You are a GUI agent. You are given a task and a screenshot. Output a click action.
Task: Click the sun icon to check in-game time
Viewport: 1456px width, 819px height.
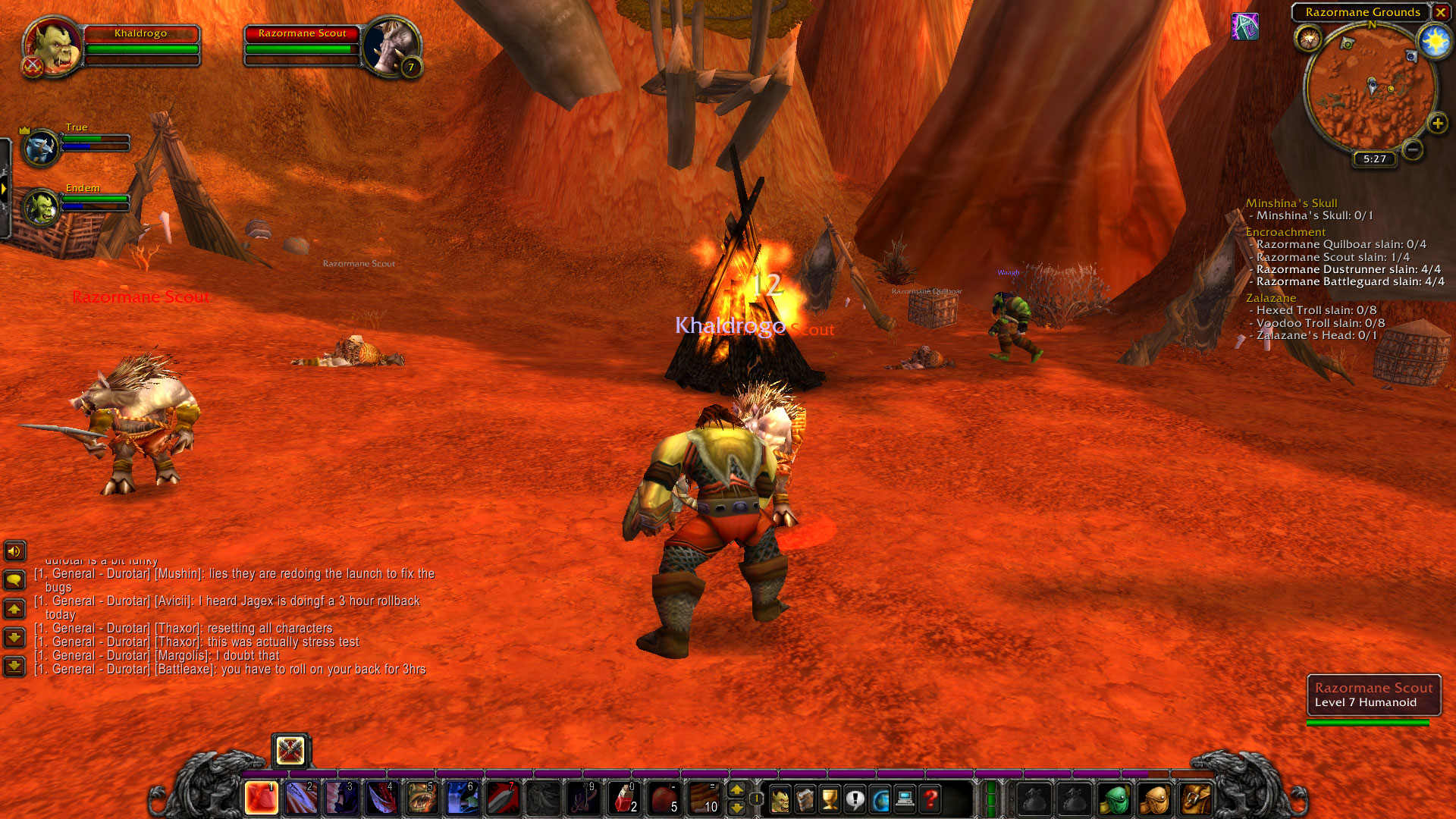tap(1434, 41)
